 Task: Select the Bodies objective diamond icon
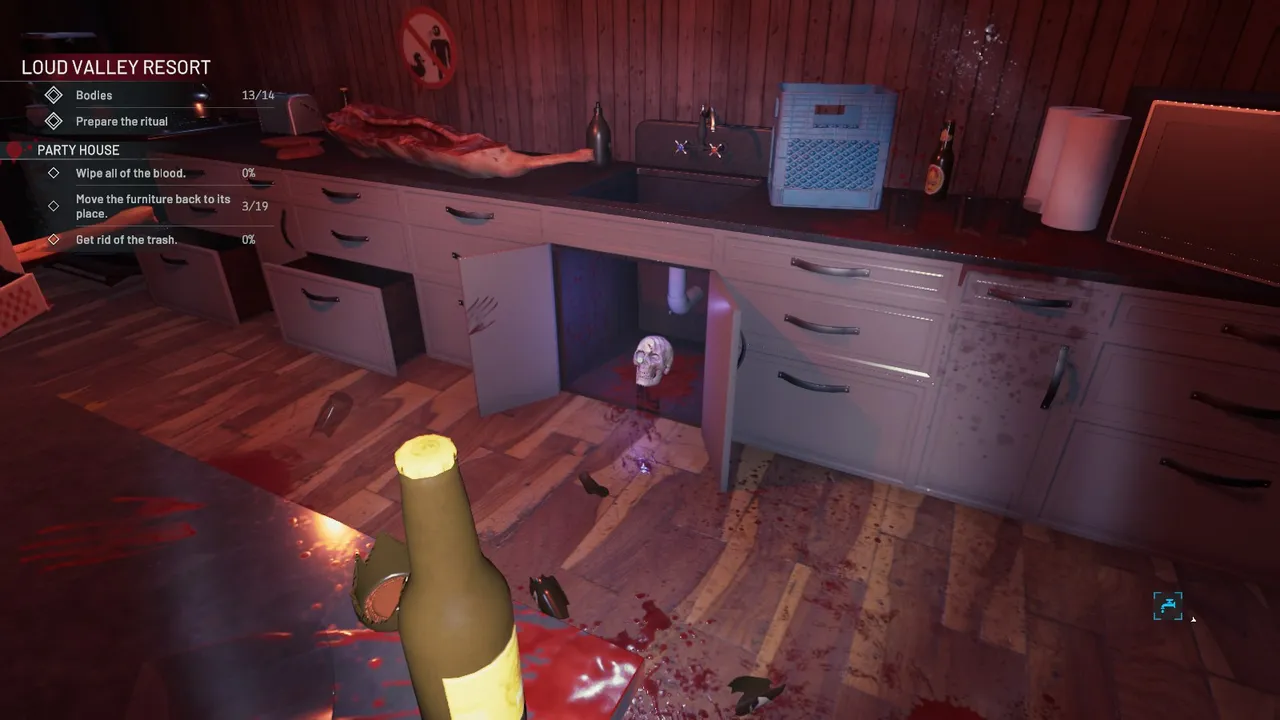(x=55, y=95)
